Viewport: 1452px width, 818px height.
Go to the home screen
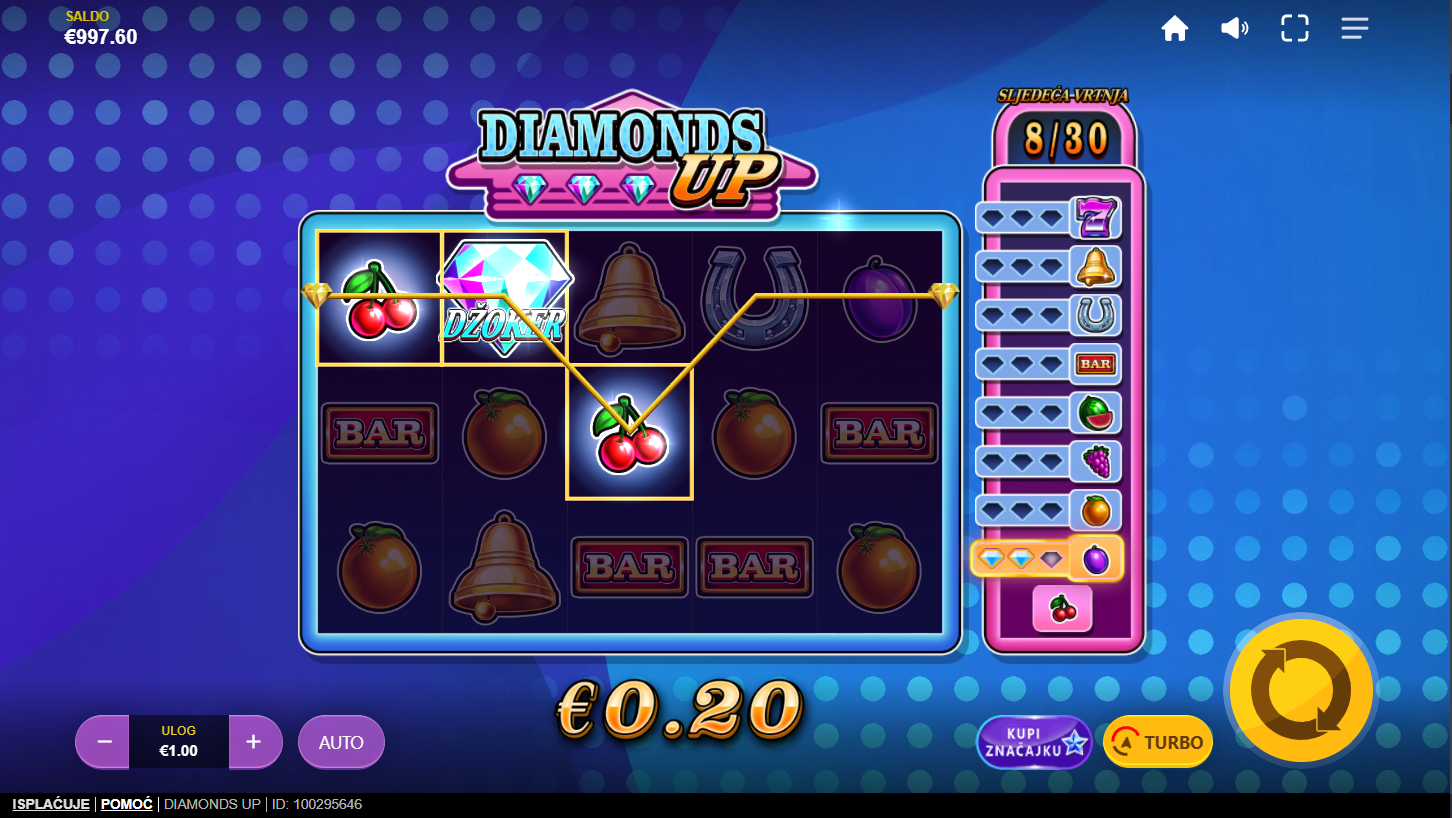(x=1175, y=29)
